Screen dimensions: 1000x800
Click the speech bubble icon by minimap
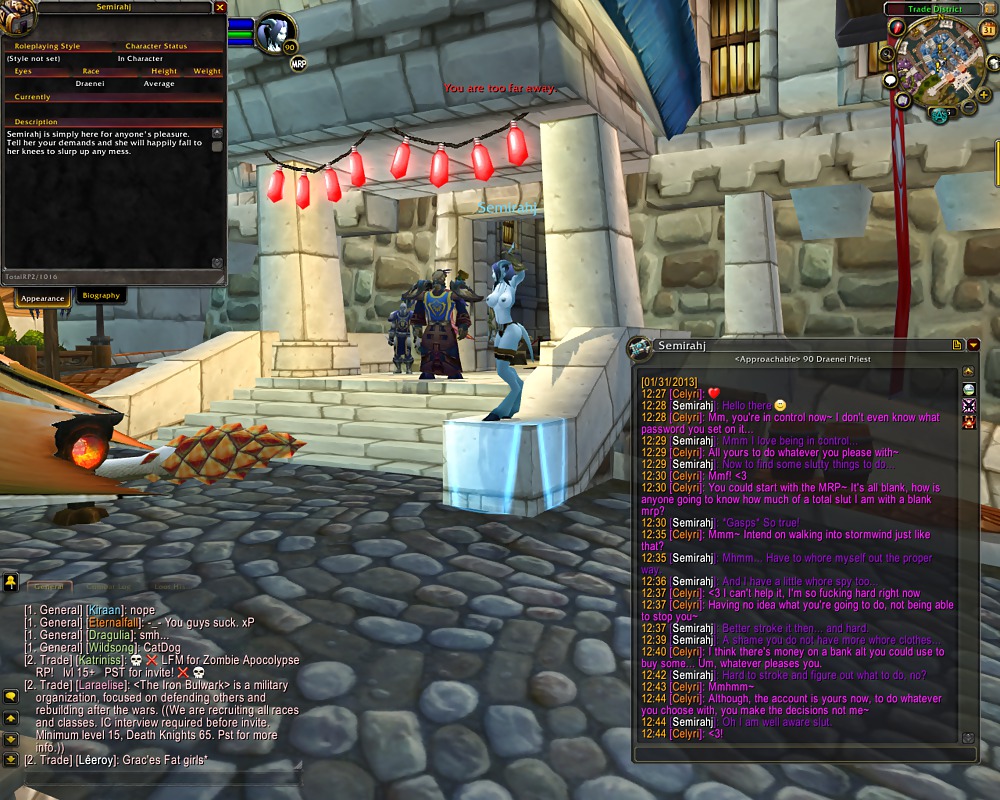[890, 80]
